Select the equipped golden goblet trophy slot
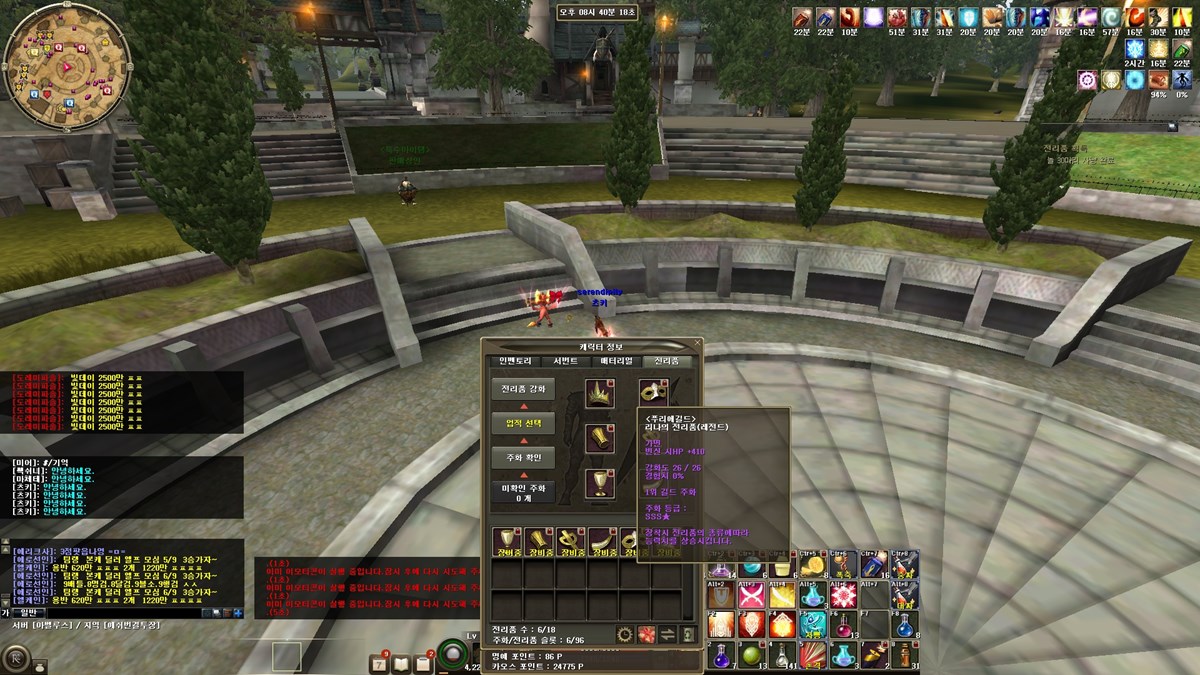Viewport: 1200px width, 675px height. 600,484
